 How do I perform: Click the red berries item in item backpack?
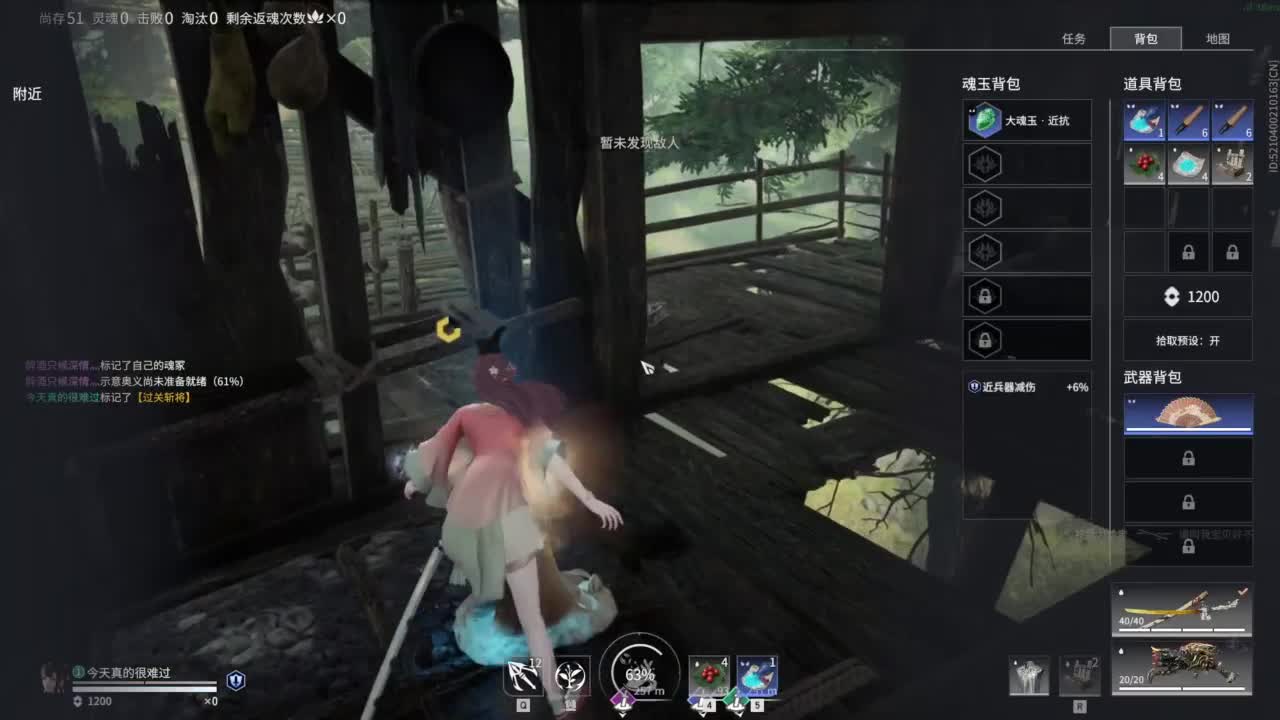(1144, 164)
